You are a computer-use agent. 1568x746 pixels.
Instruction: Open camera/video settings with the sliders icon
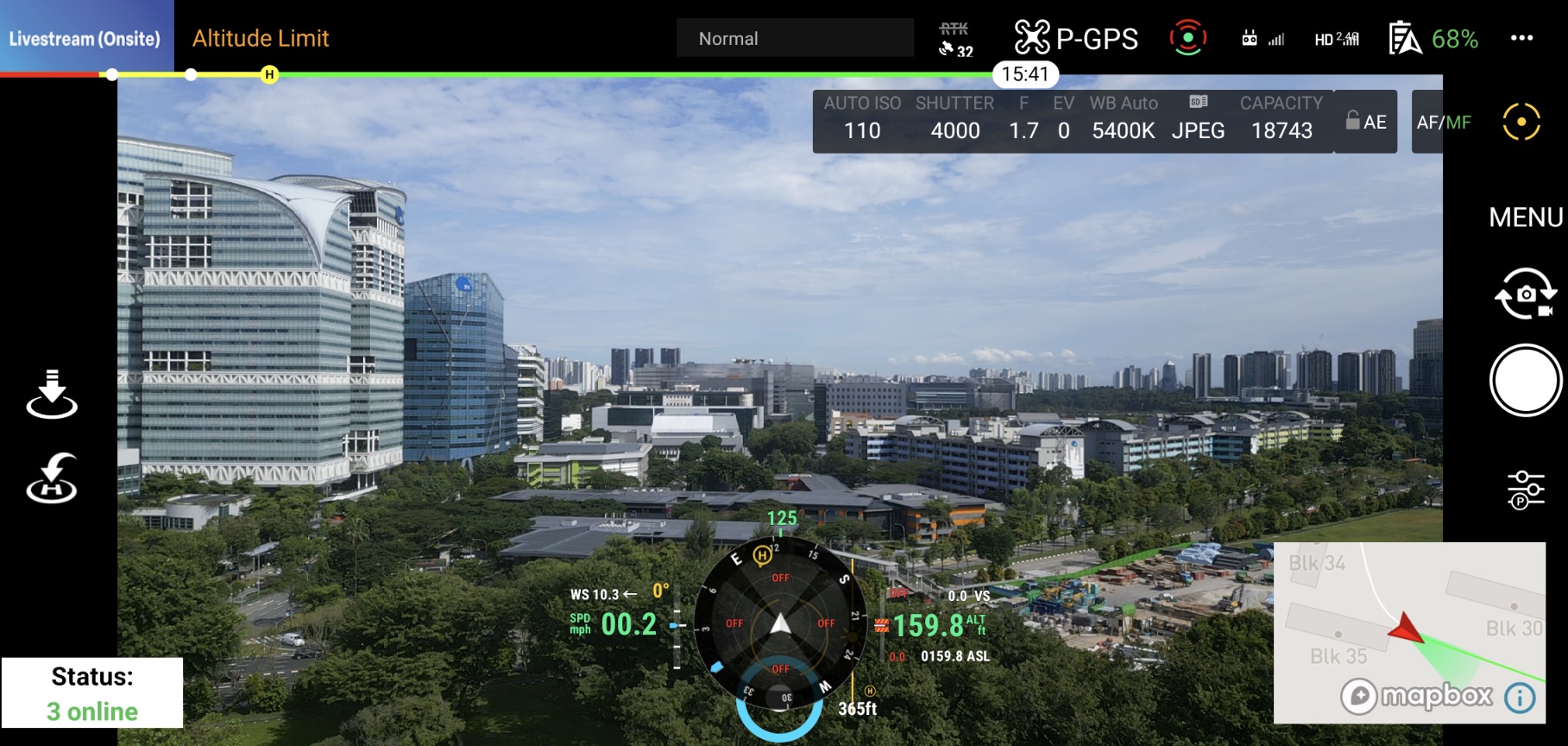(x=1525, y=488)
